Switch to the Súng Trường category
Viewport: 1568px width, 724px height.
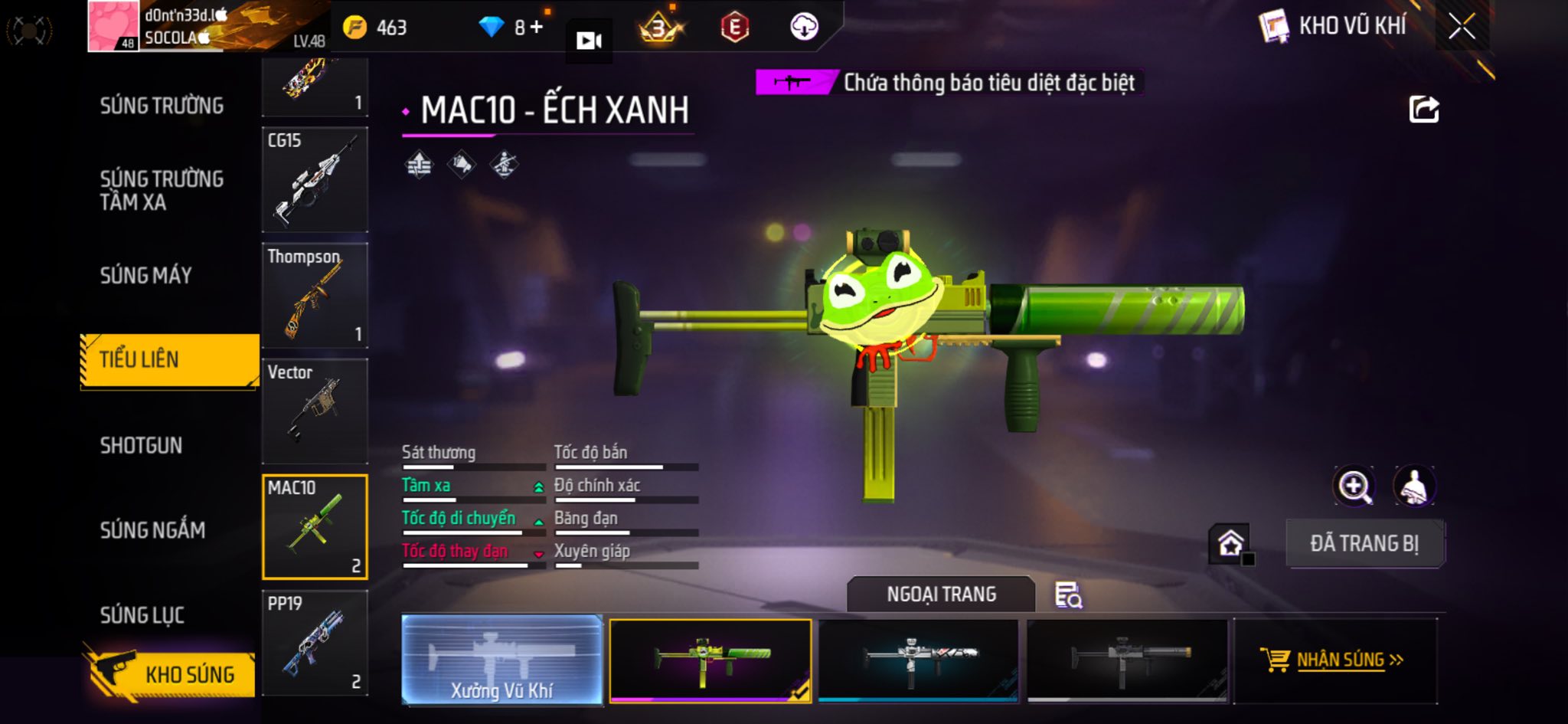[x=162, y=106]
